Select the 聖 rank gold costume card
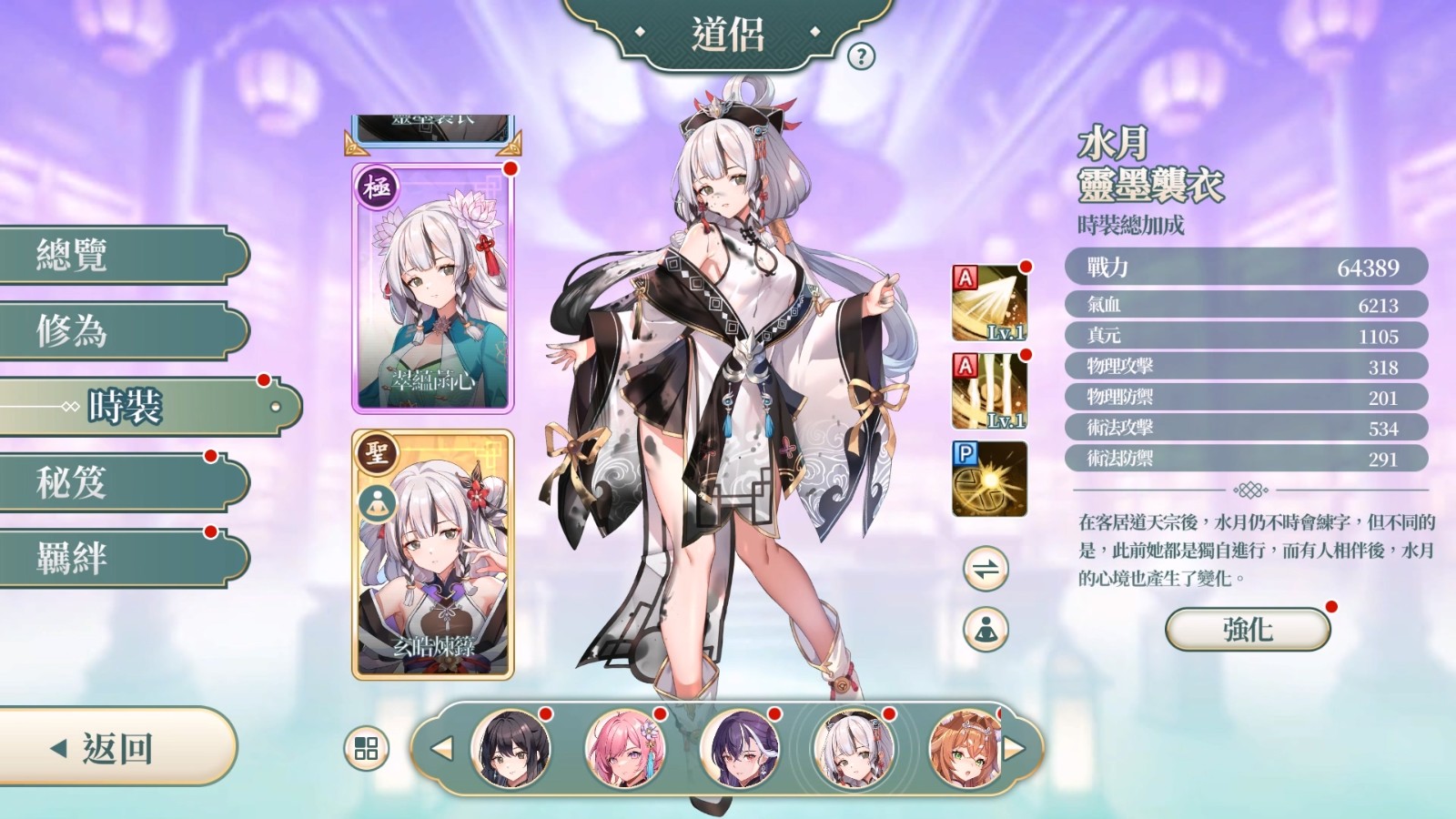Image resolution: width=1456 pixels, height=819 pixels. click(433, 555)
